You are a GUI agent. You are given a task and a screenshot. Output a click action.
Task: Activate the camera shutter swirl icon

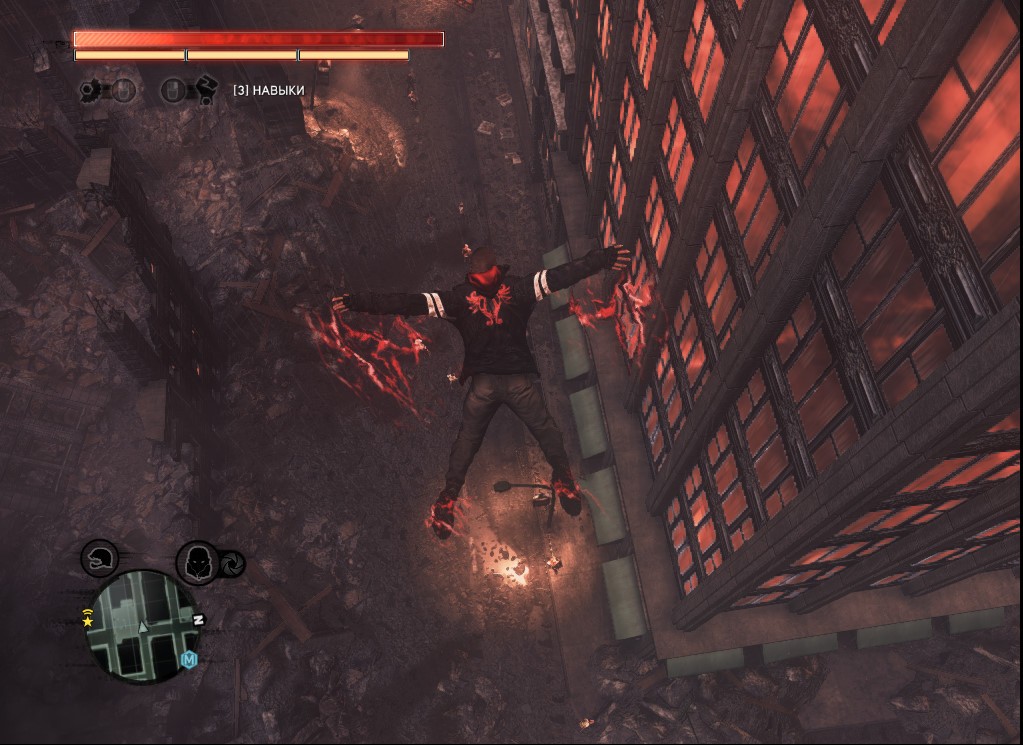pos(233,565)
